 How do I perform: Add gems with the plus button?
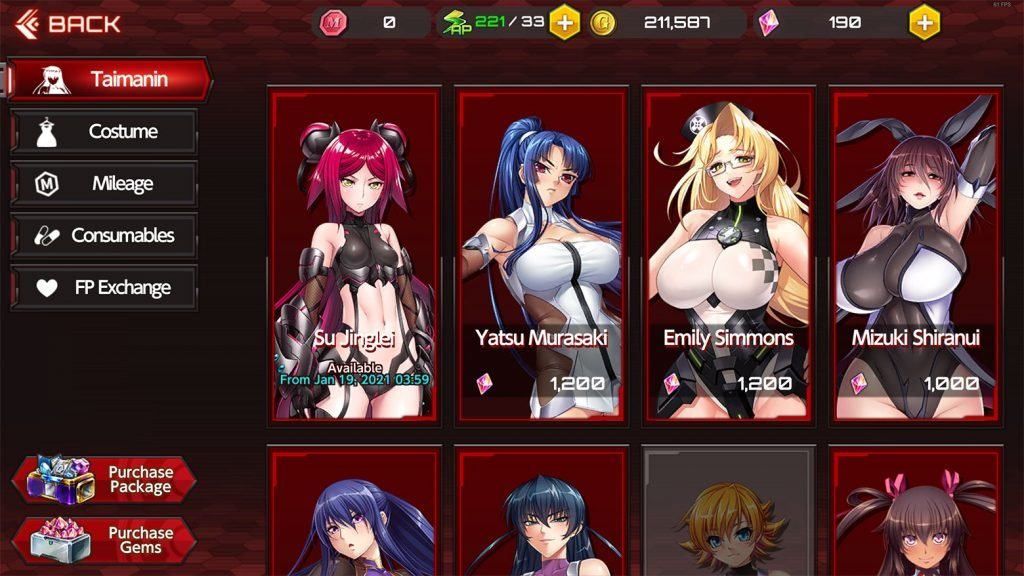tap(924, 22)
